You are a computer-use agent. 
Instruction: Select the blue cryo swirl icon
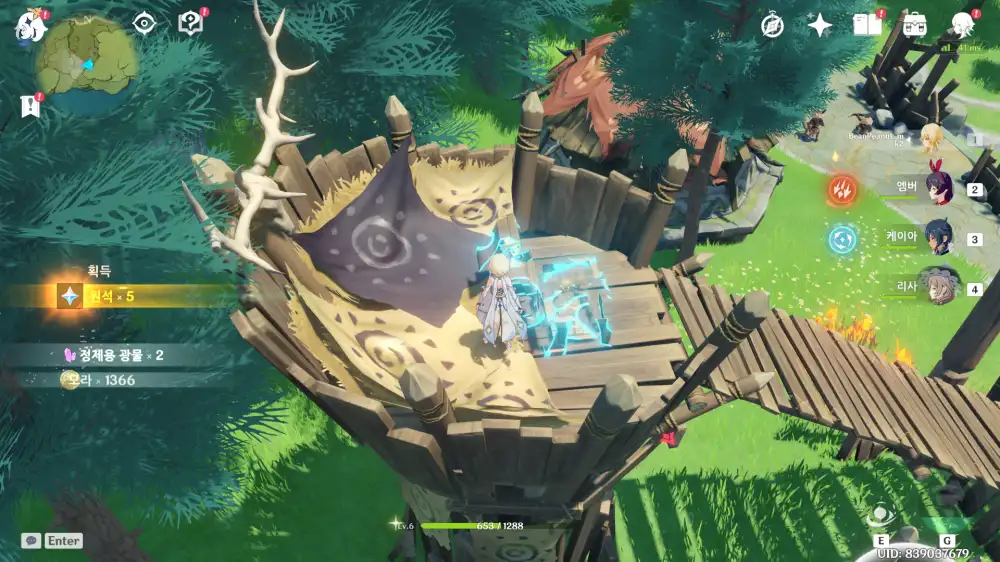point(843,239)
